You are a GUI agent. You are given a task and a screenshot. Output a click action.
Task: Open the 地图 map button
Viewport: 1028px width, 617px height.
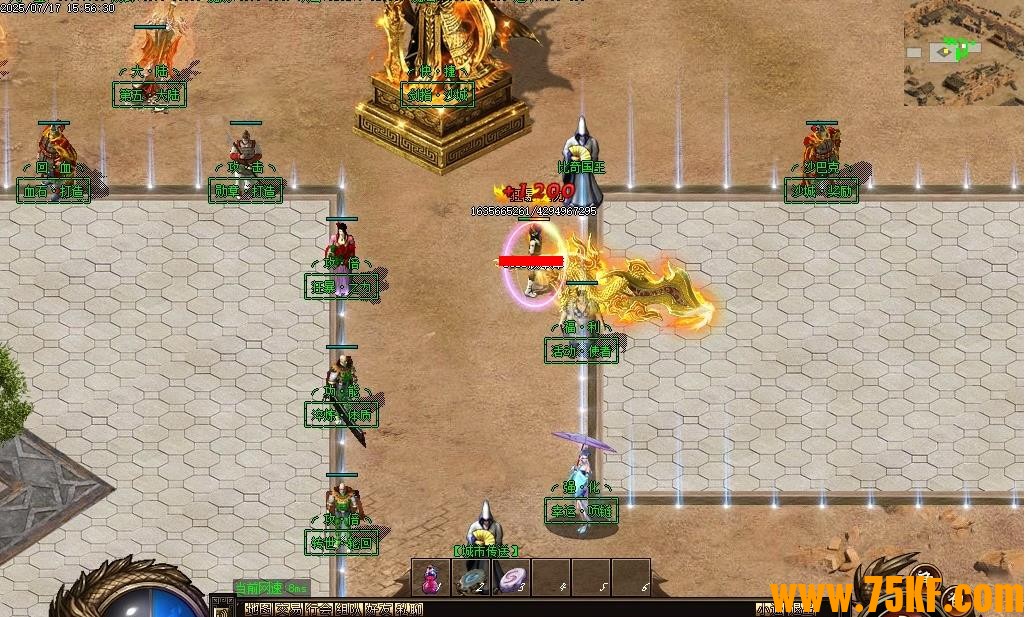[258, 609]
